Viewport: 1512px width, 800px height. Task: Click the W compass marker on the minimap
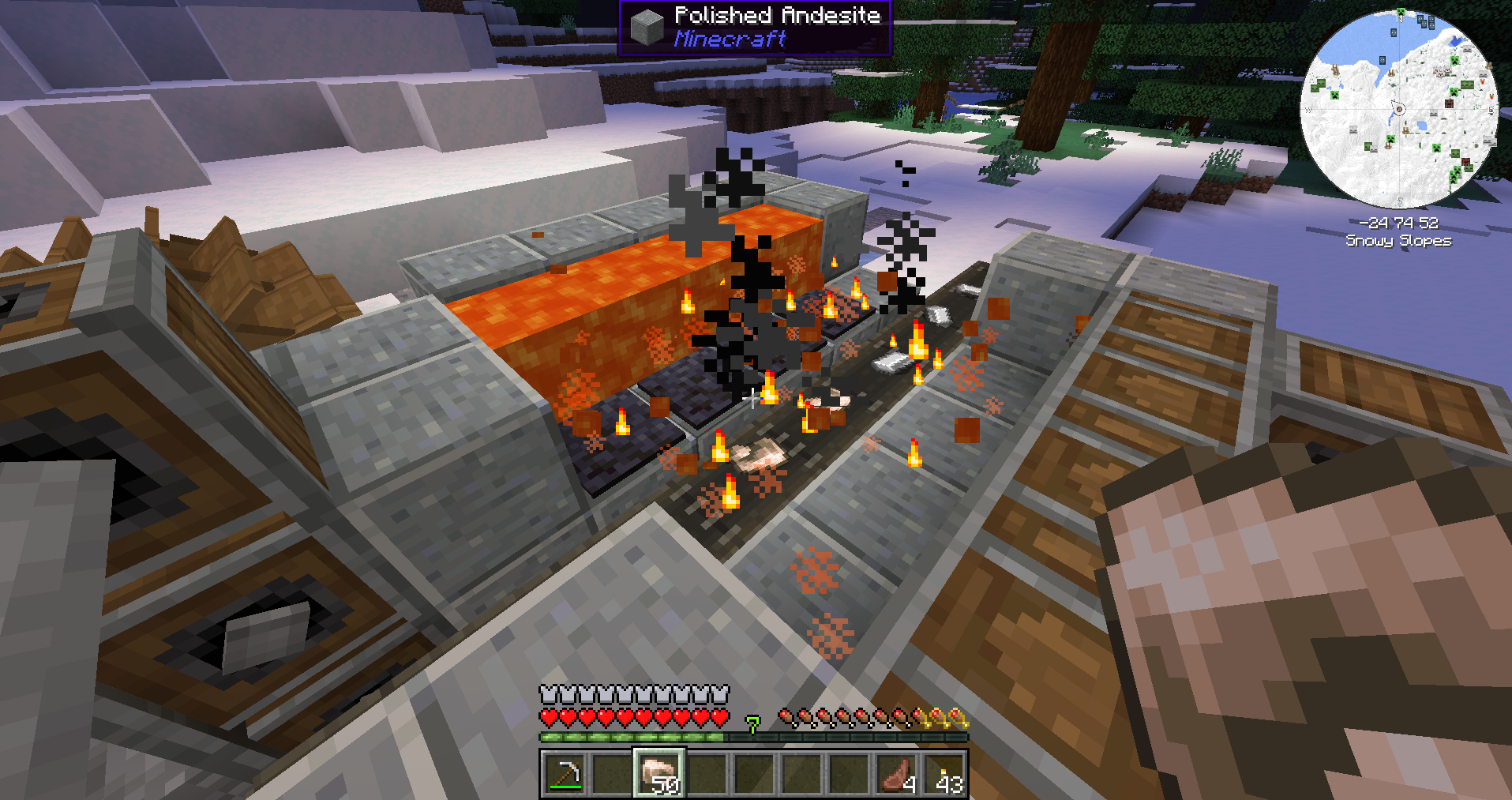coord(1308,109)
